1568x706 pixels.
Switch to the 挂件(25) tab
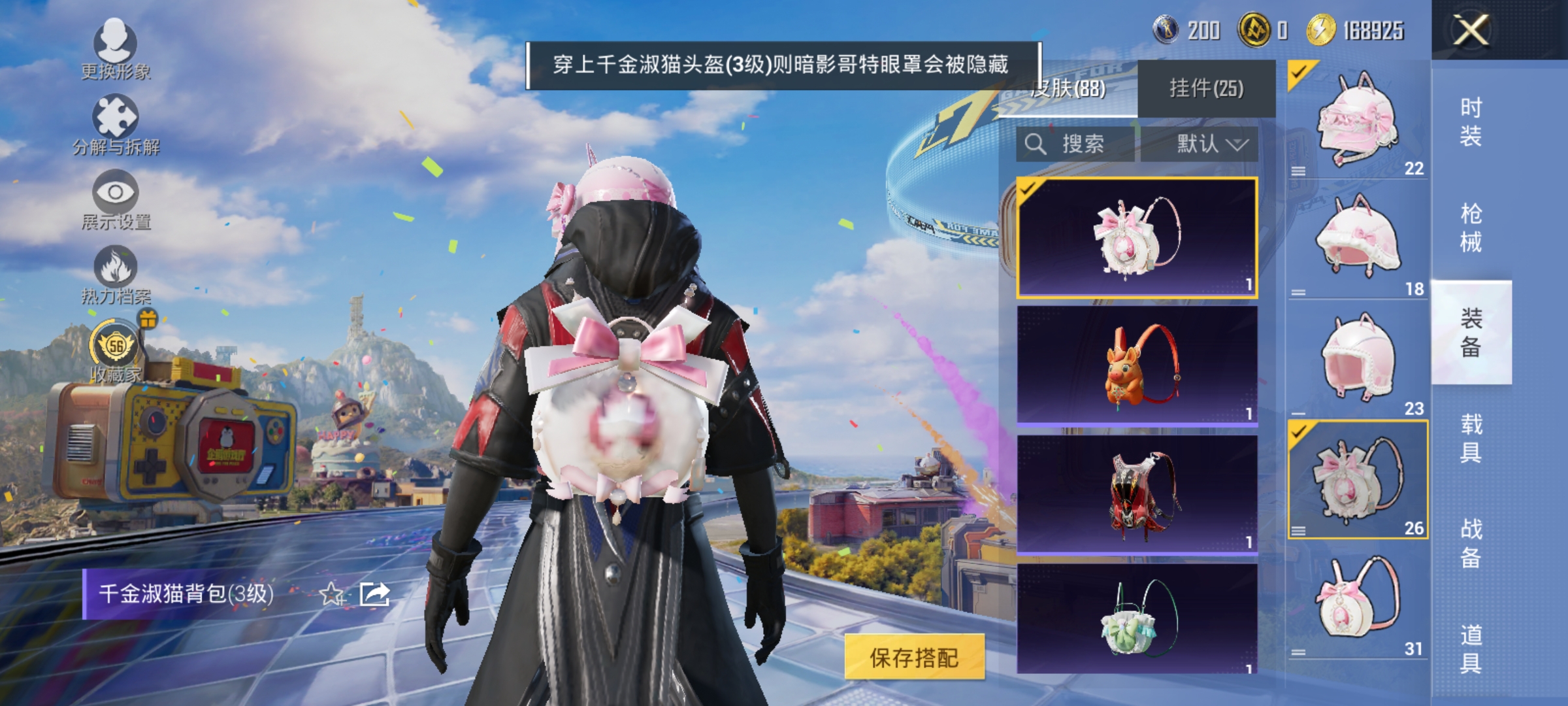coord(1205,88)
